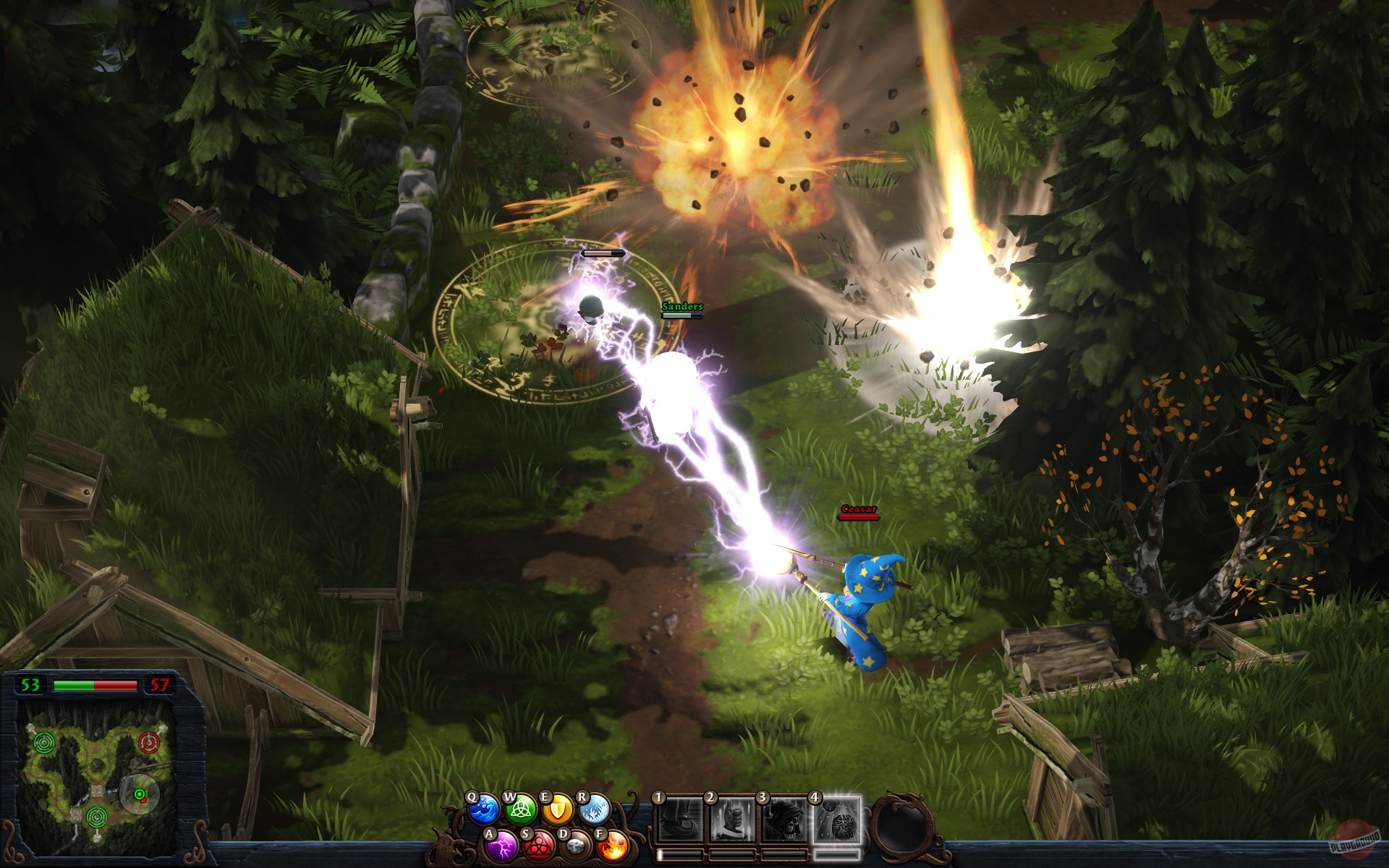Trigger the thumbs-up ability in slot 2
Screen dimensions: 1389x868
734,821
